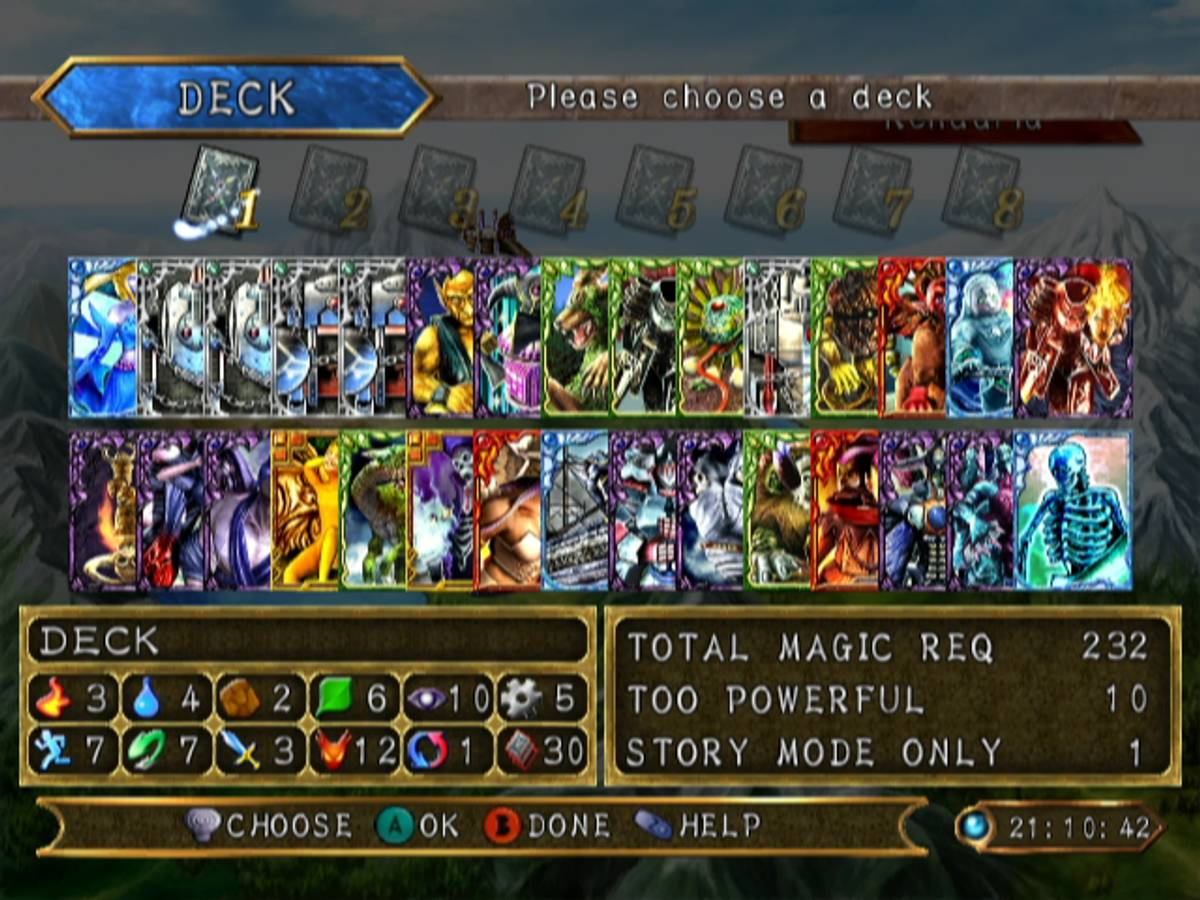Pick deck slot number 4

[x=545, y=190]
